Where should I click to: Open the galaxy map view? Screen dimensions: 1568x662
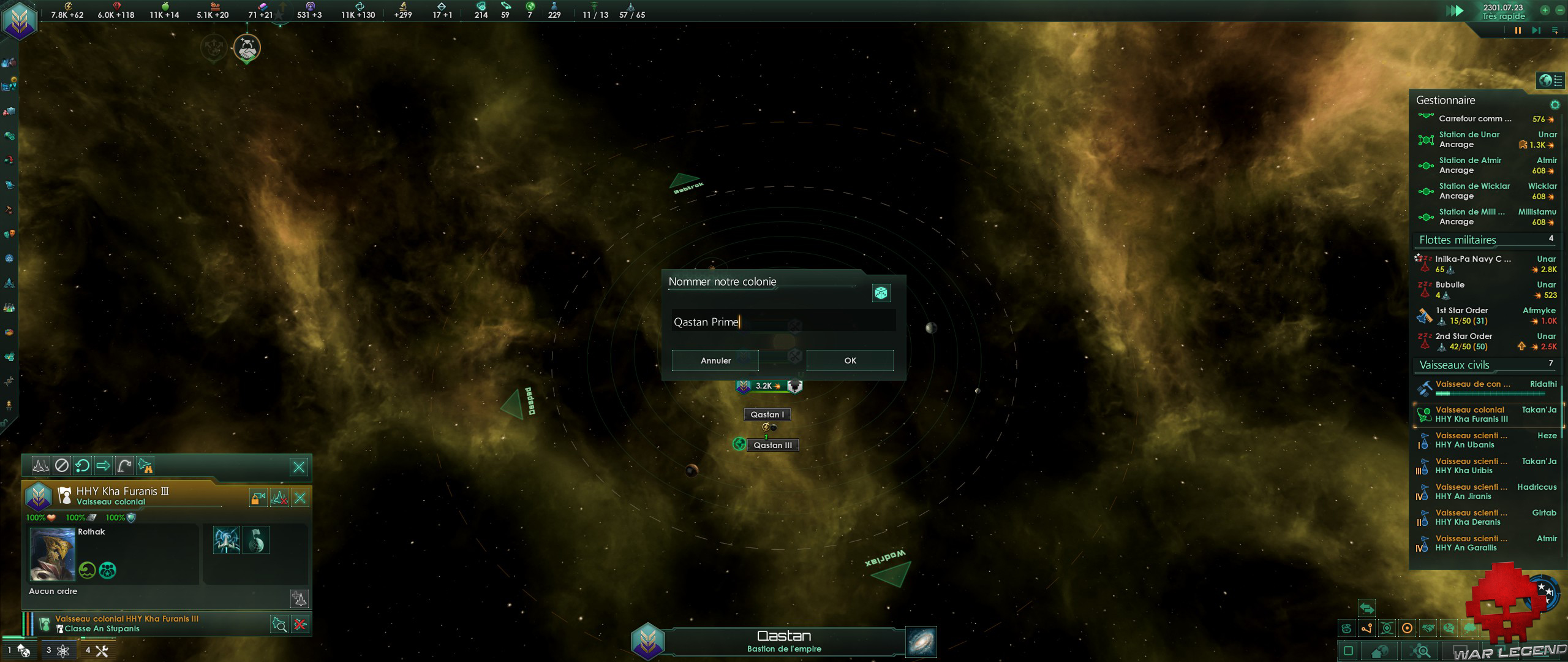(921, 641)
